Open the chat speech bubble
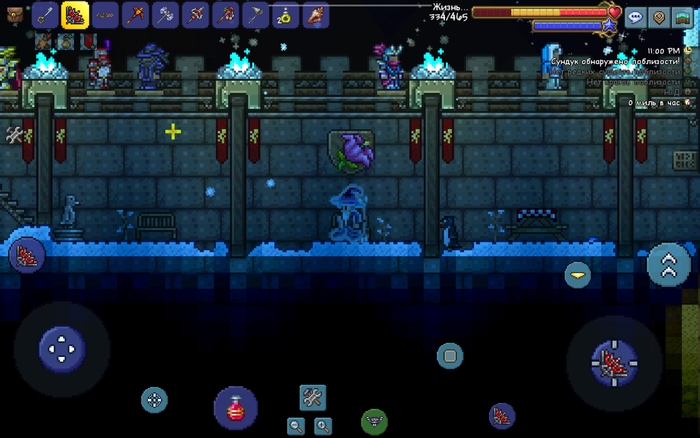Viewport: 700px width, 438px height. pyautogui.click(x=635, y=17)
